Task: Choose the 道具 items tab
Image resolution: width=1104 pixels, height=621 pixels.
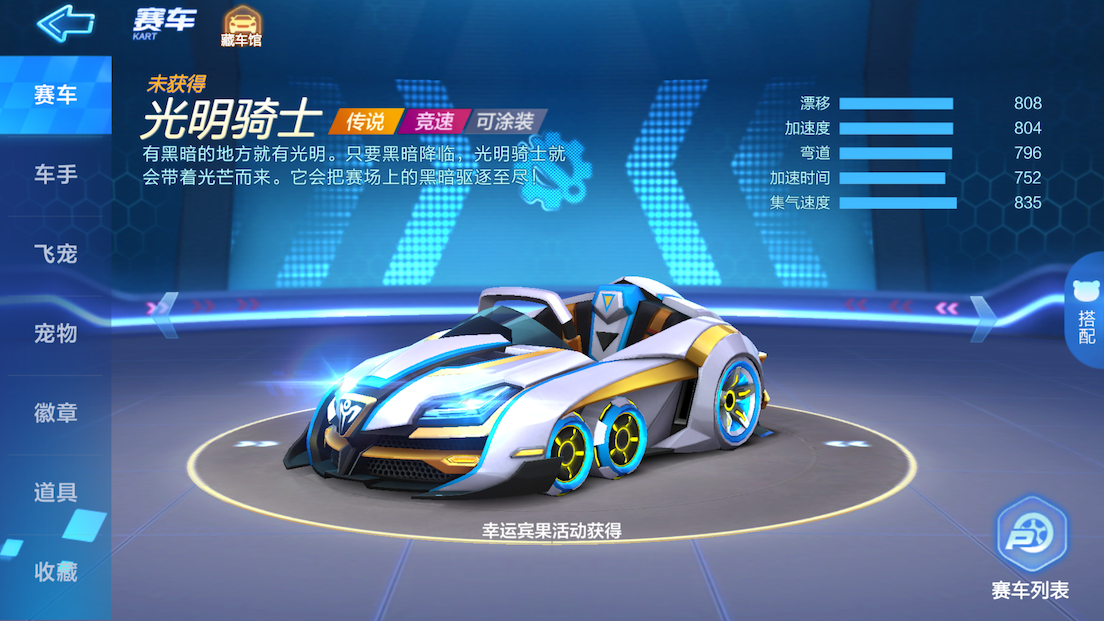Action: coord(56,492)
